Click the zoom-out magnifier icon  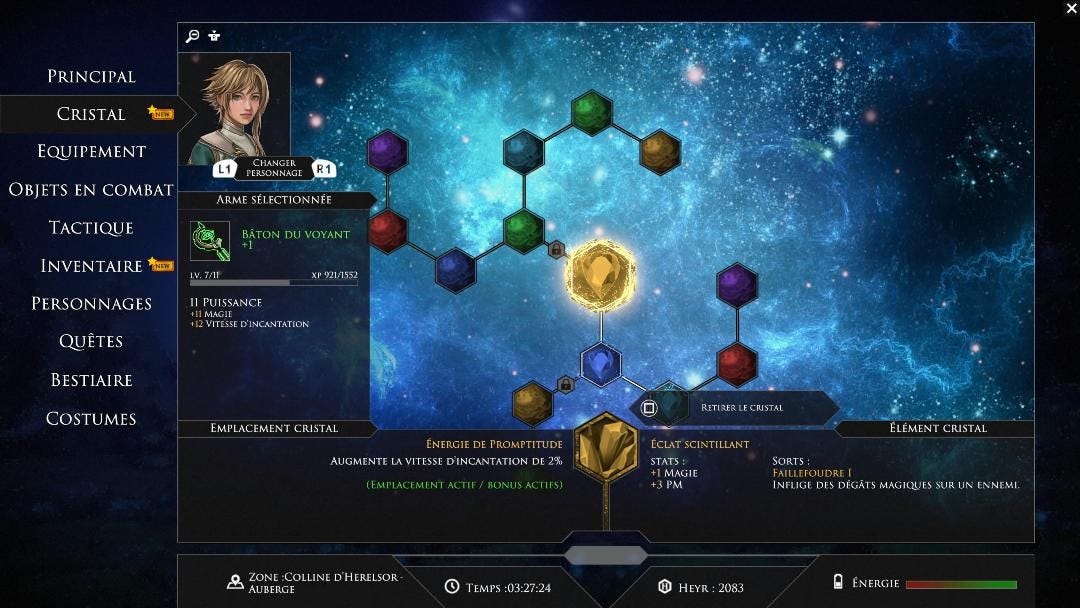pyautogui.click(x=193, y=36)
